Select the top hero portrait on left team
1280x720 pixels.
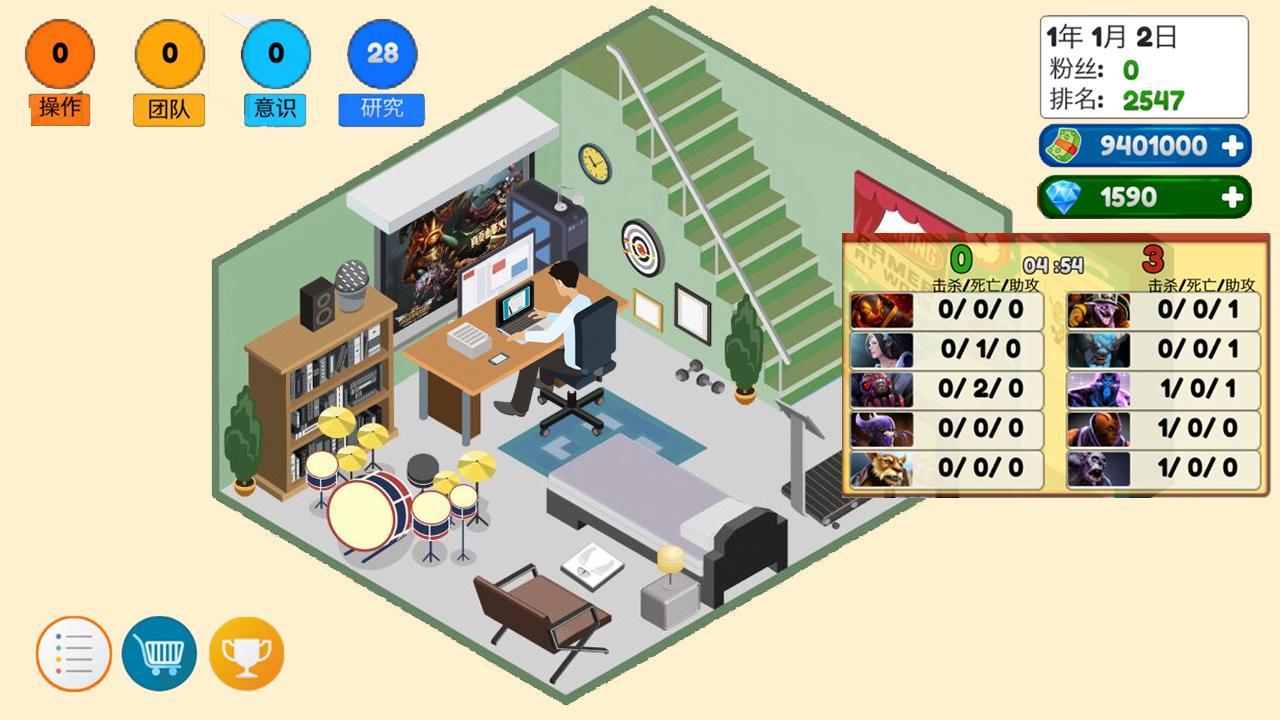pyautogui.click(x=884, y=310)
